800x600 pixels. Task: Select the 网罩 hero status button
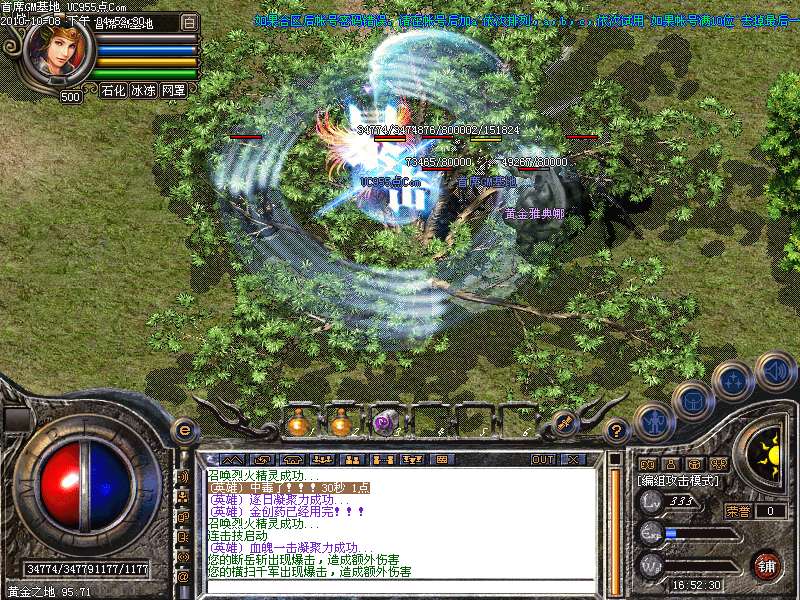173,90
